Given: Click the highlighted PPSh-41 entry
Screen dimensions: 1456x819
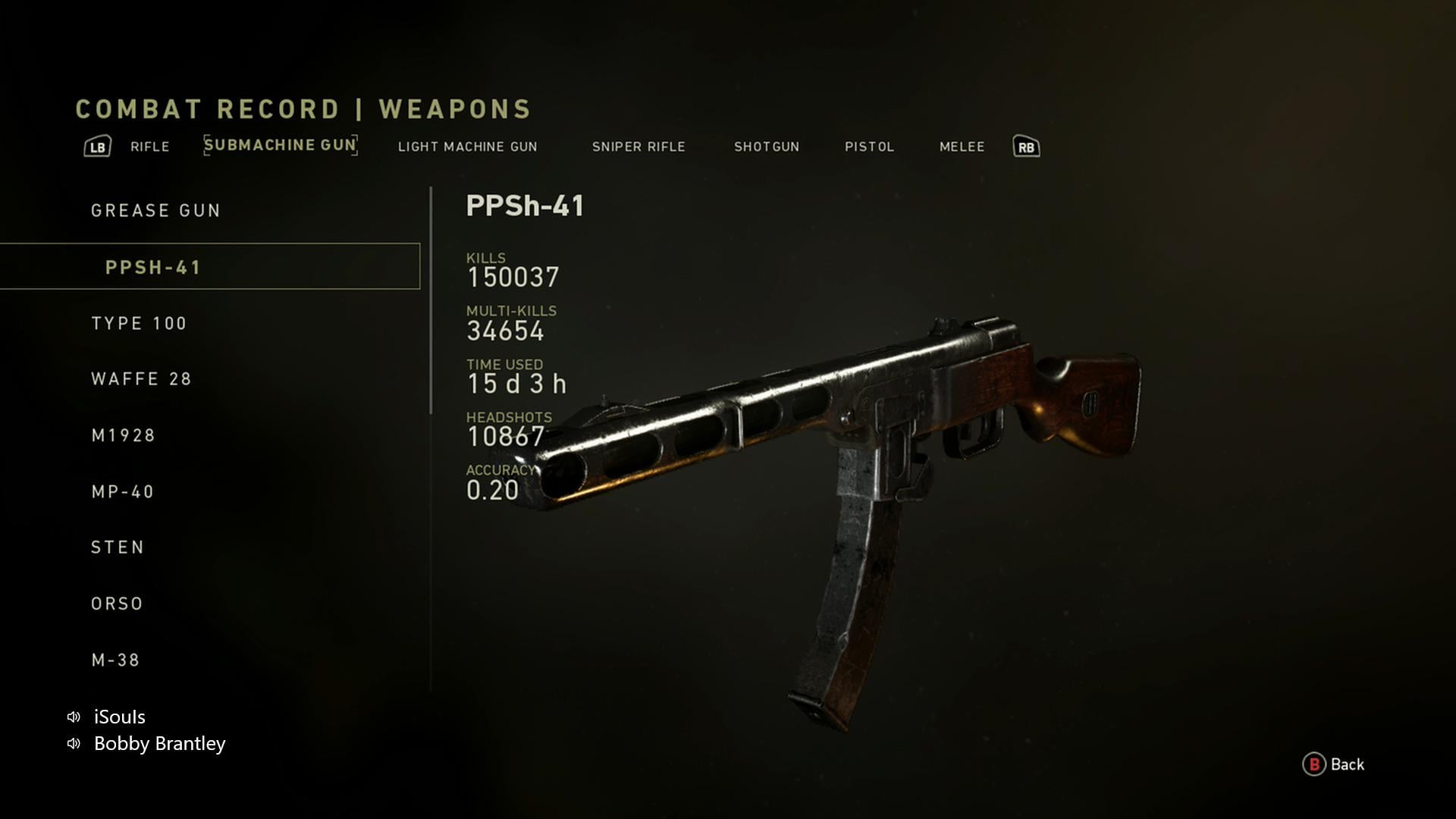Looking at the screenshot, I should click(x=153, y=268).
